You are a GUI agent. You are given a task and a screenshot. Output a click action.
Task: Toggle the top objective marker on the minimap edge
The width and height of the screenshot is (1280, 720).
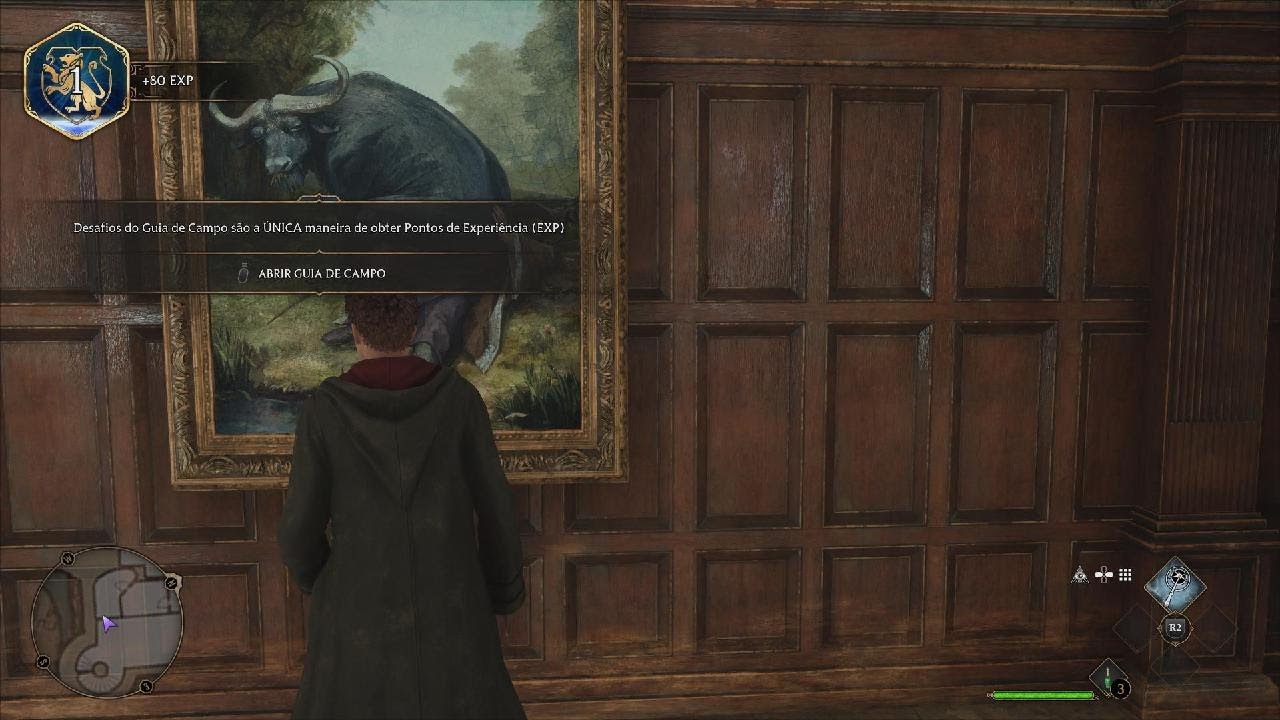67,557
